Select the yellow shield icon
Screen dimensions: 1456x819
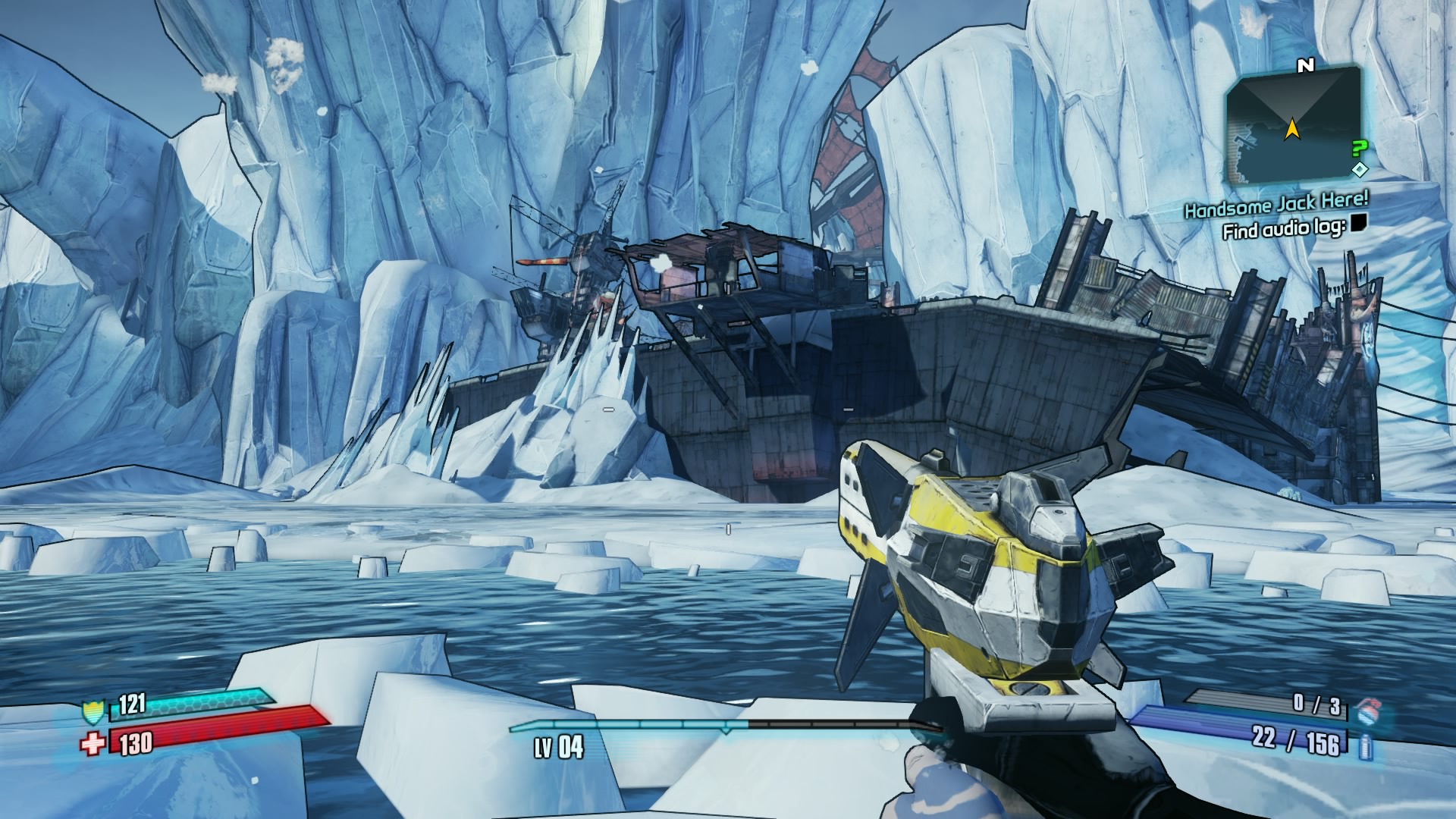(x=91, y=711)
